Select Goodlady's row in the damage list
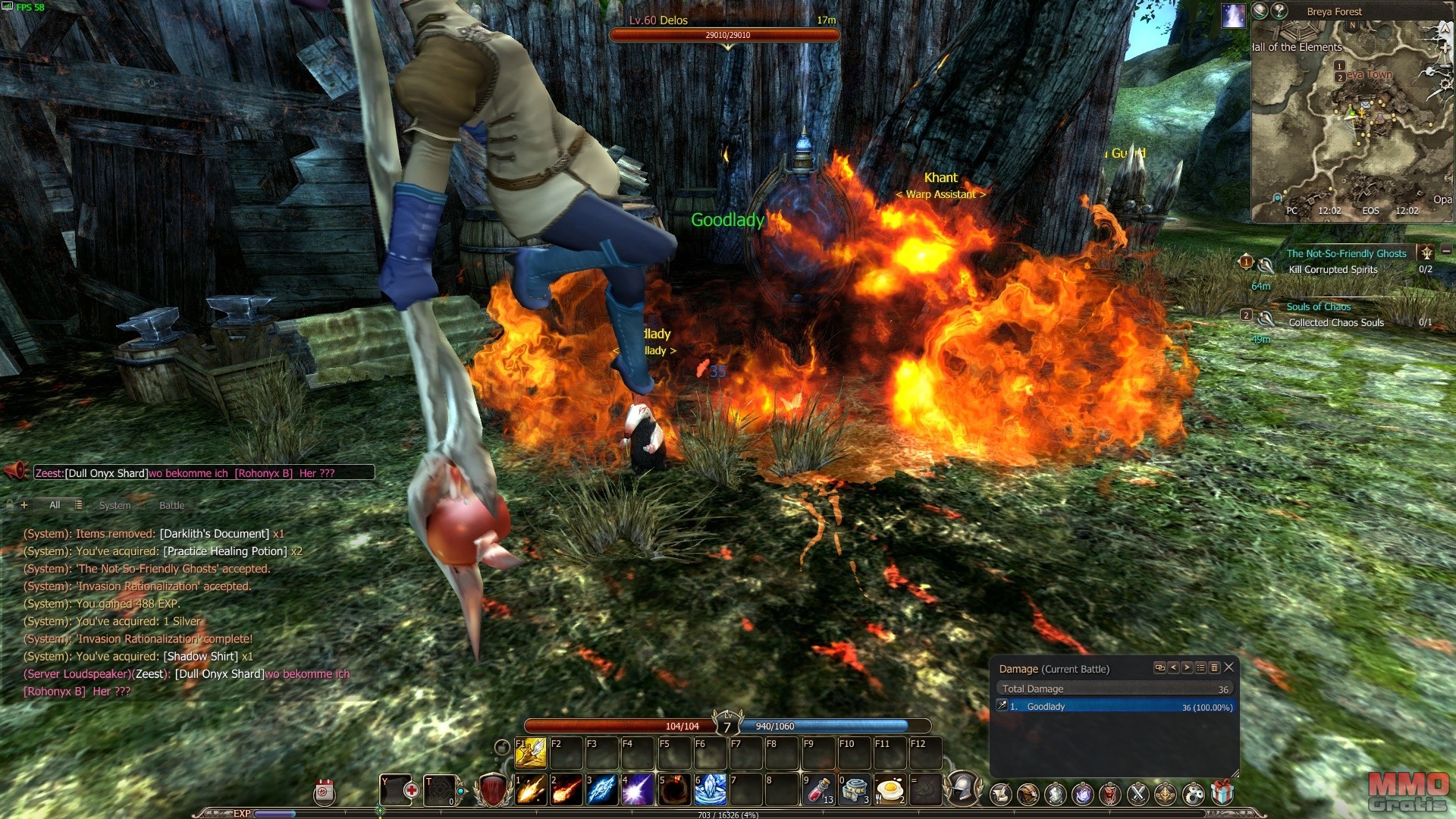 1115,707
